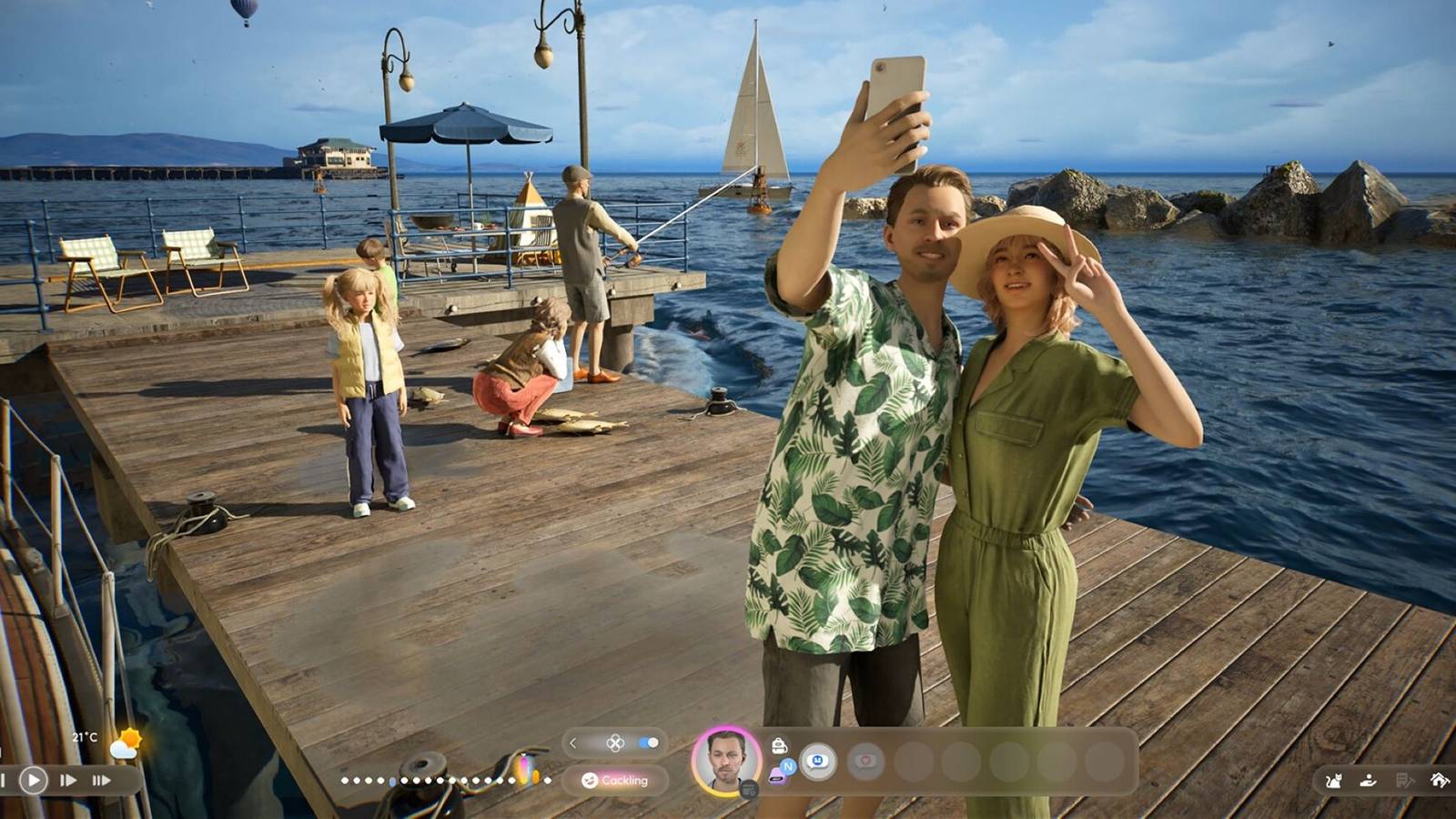Select the dimmed heart relationship icon
This screenshot has height=819, width=1456.
pos(865,763)
